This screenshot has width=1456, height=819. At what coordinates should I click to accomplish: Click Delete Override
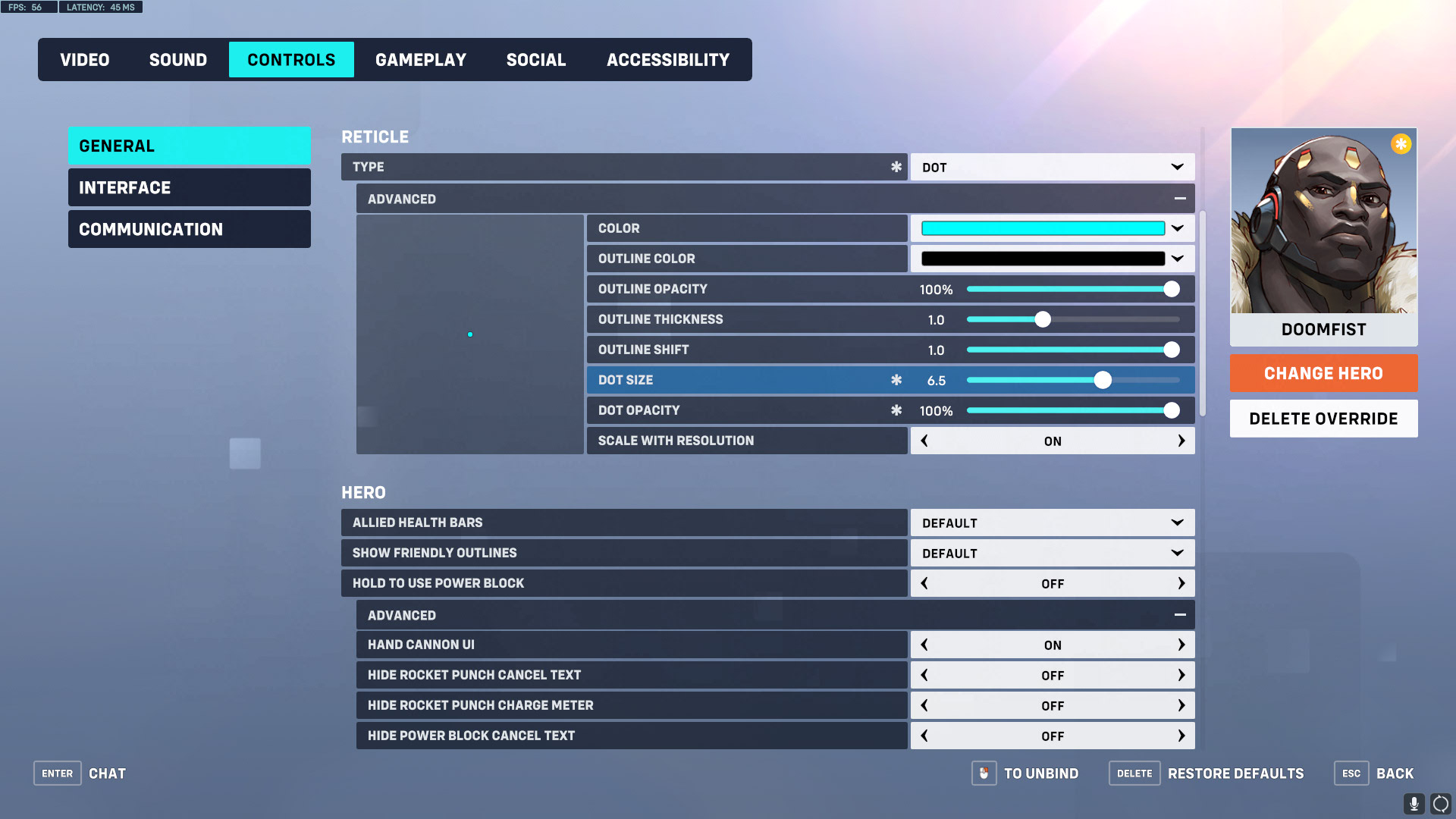(1323, 418)
